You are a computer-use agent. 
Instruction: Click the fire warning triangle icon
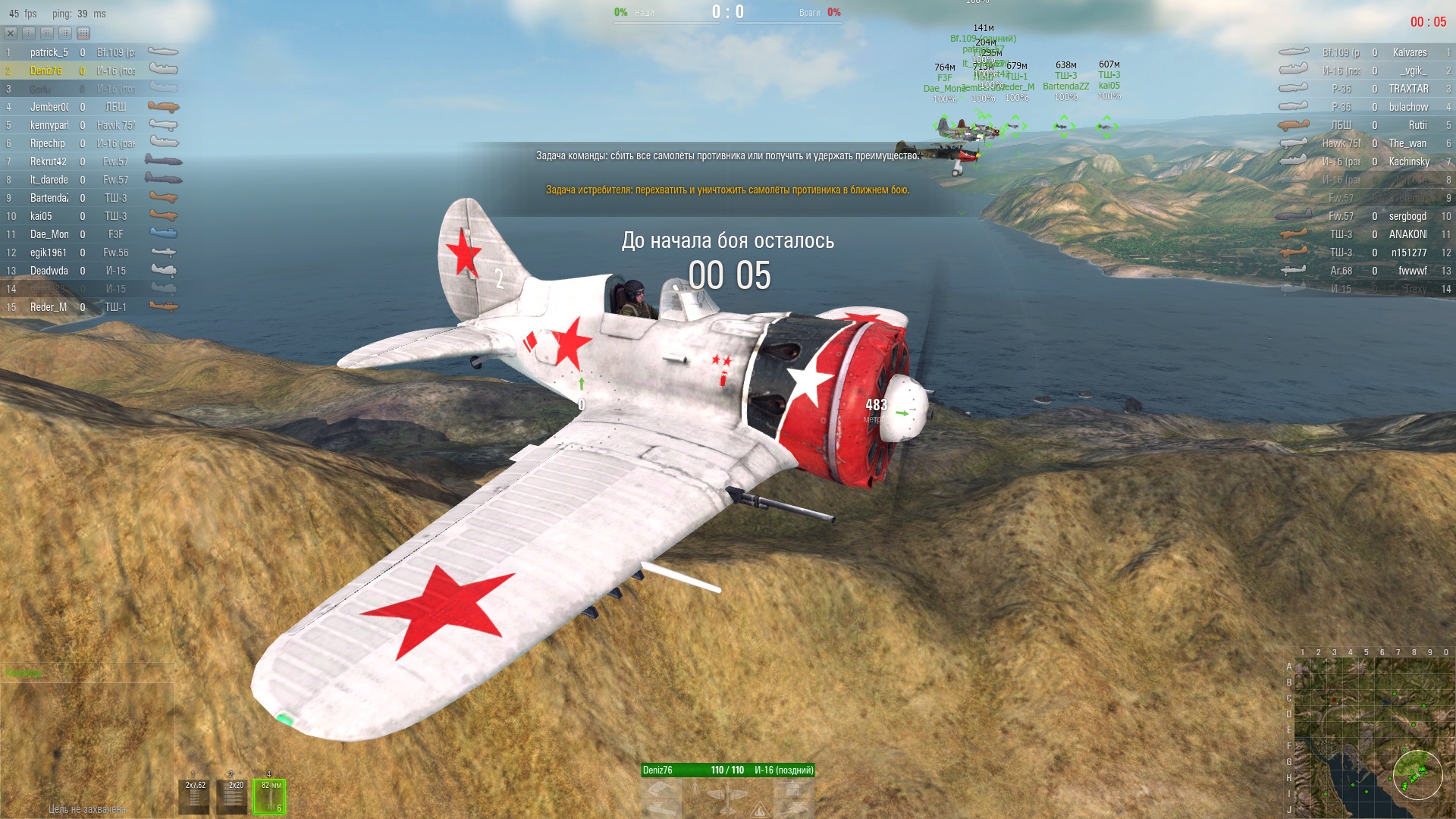(759, 811)
